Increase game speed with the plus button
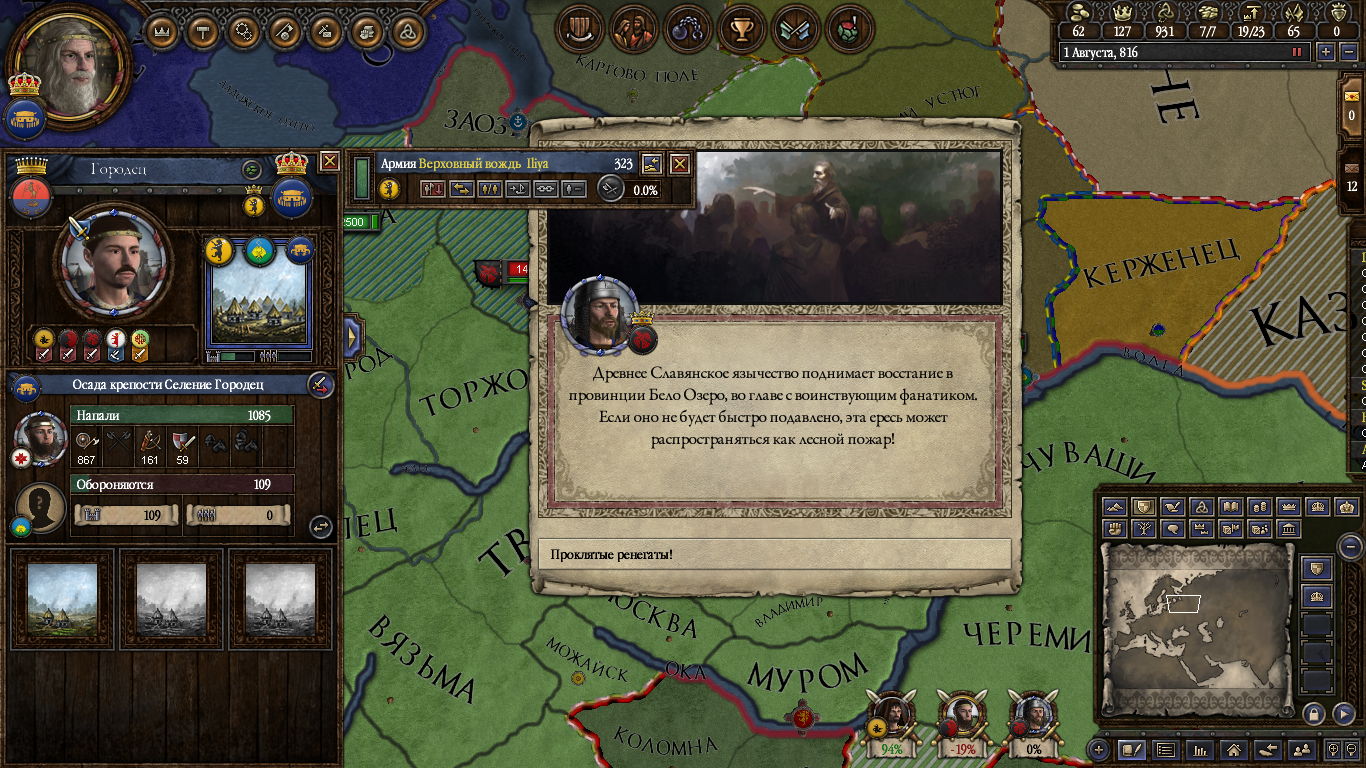The image size is (1366, 768). pos(1326,52)
